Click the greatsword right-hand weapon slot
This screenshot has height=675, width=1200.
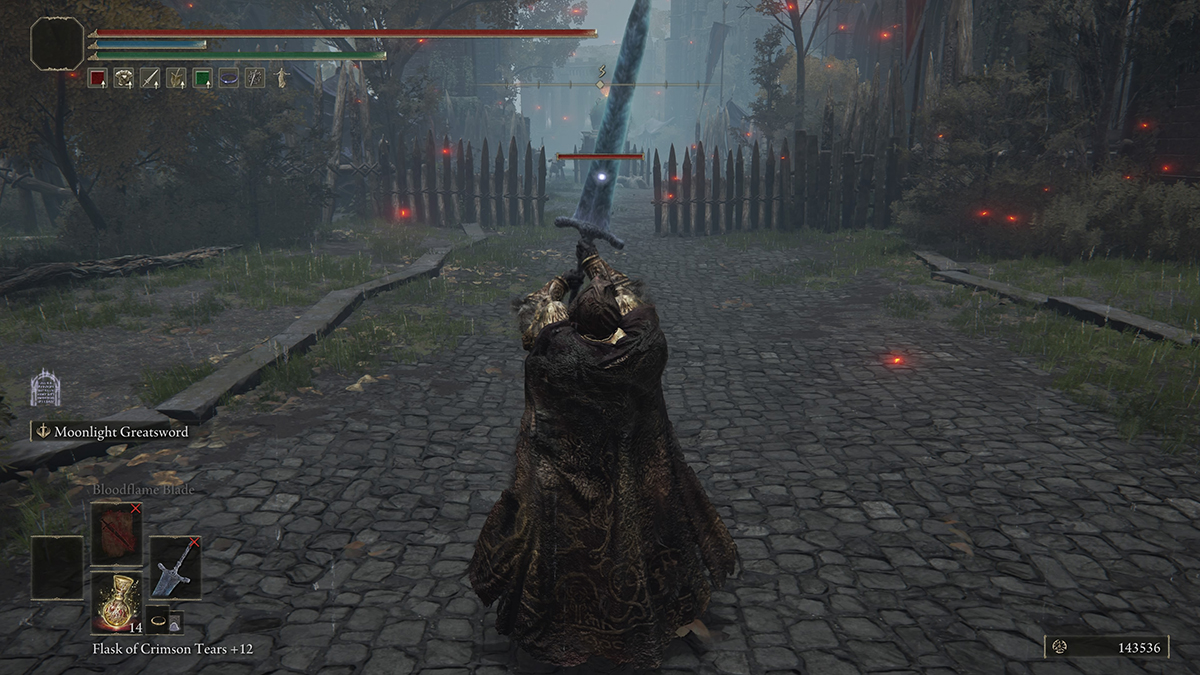click(x=176, y=567)
